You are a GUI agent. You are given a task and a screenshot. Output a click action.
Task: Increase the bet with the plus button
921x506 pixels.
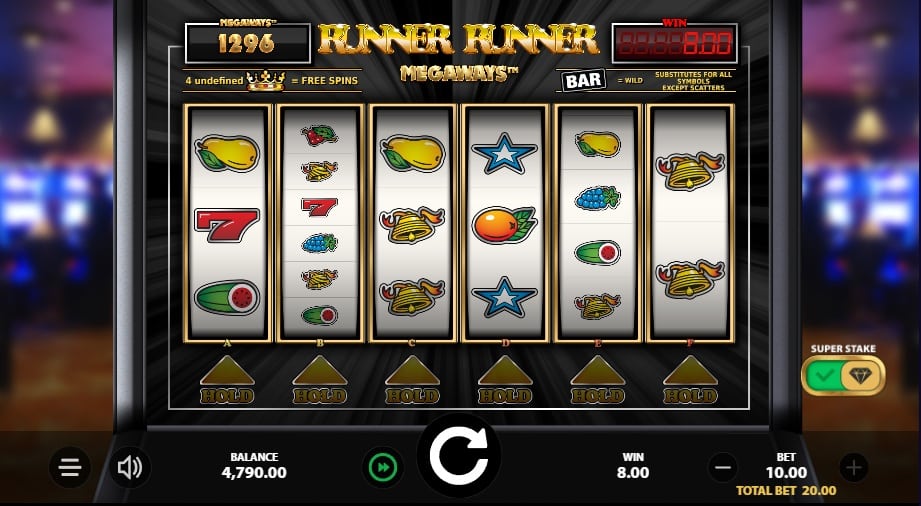[x=852, y=467]
